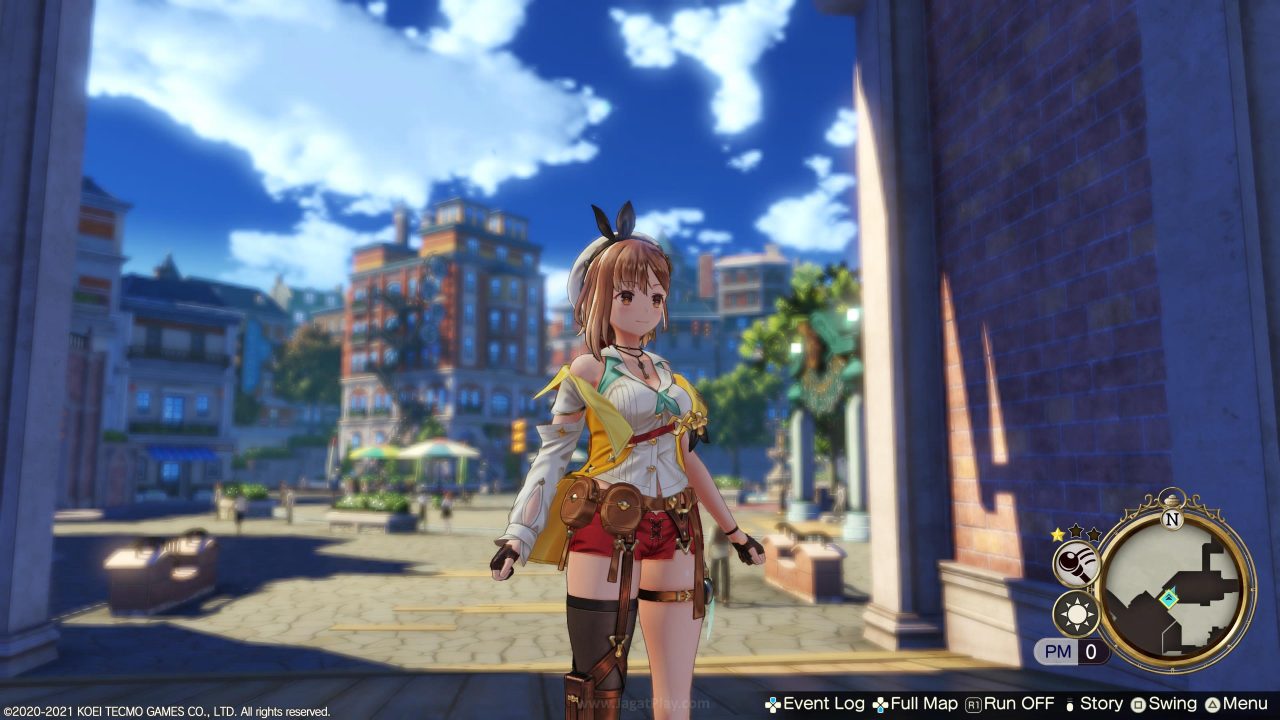
Task: Click the magnifying glass search icon
Action: [1076, 564]
